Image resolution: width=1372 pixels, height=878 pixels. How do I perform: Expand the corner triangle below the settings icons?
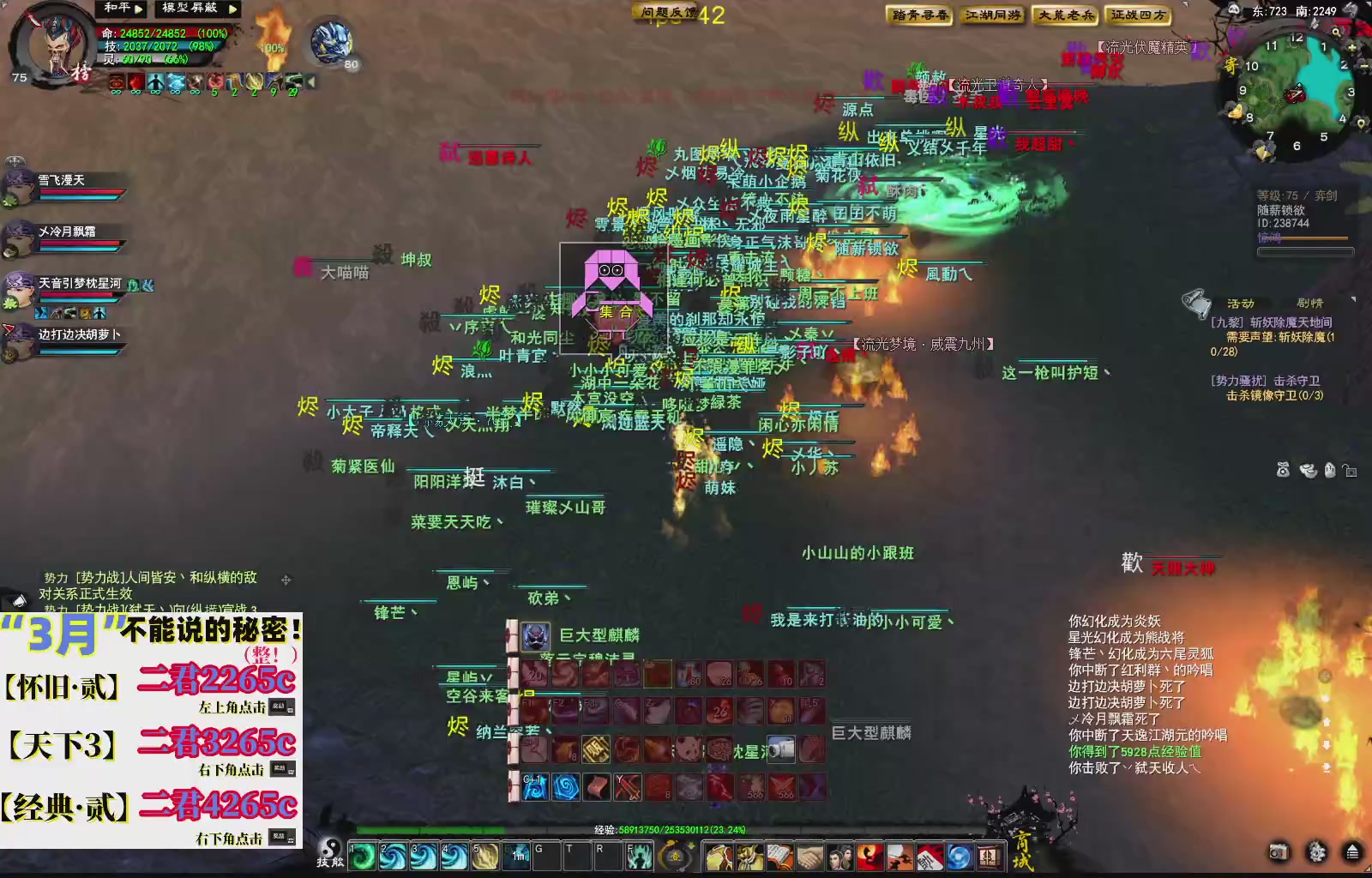(1369, 868)
